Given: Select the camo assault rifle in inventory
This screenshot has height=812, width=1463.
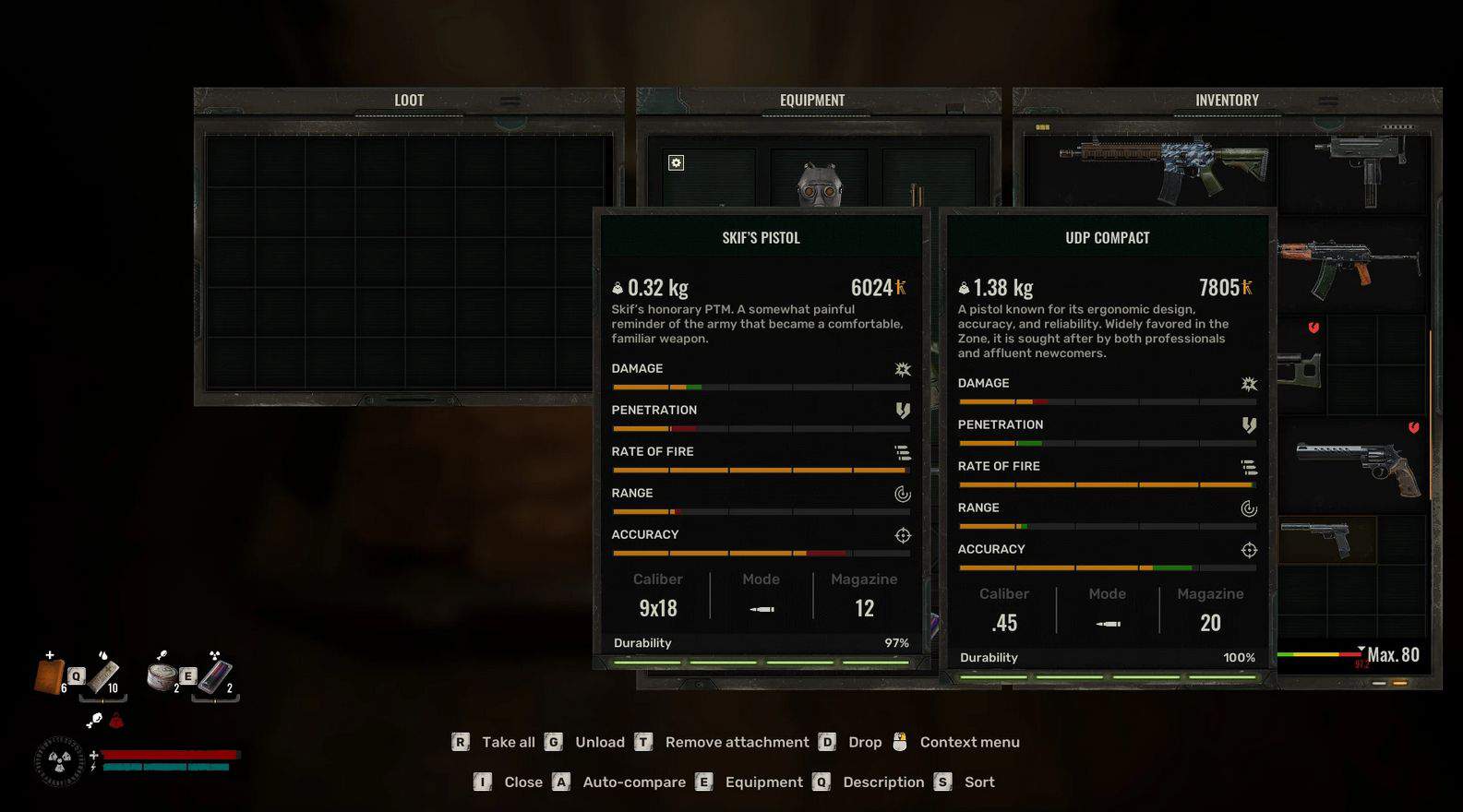Looking at the screenshot, I should (x=1163, y=168).
